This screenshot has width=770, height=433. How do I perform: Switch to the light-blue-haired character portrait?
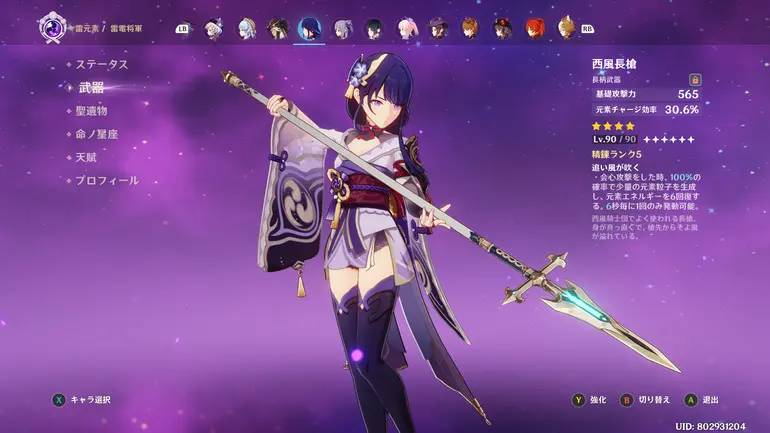(246, 28)
